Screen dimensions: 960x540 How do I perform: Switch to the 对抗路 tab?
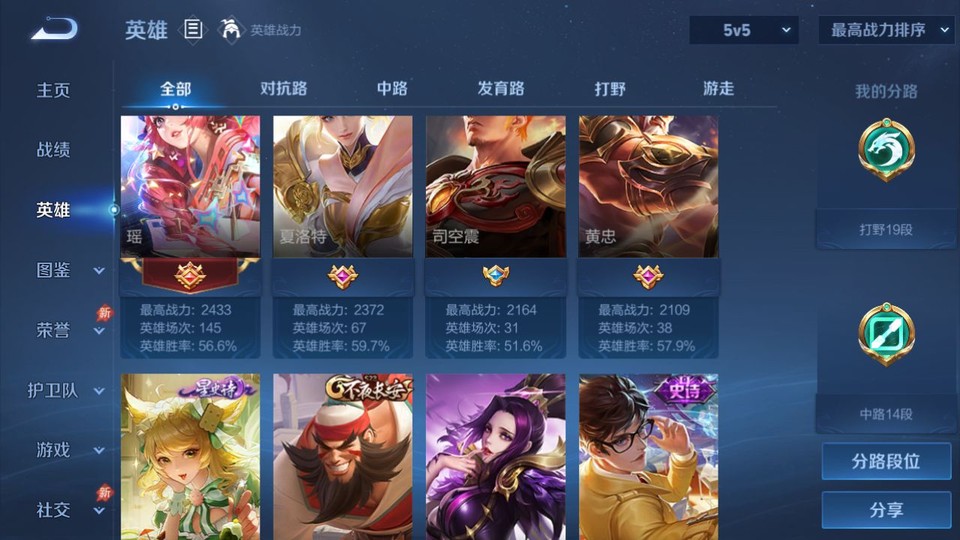[283, 89]
